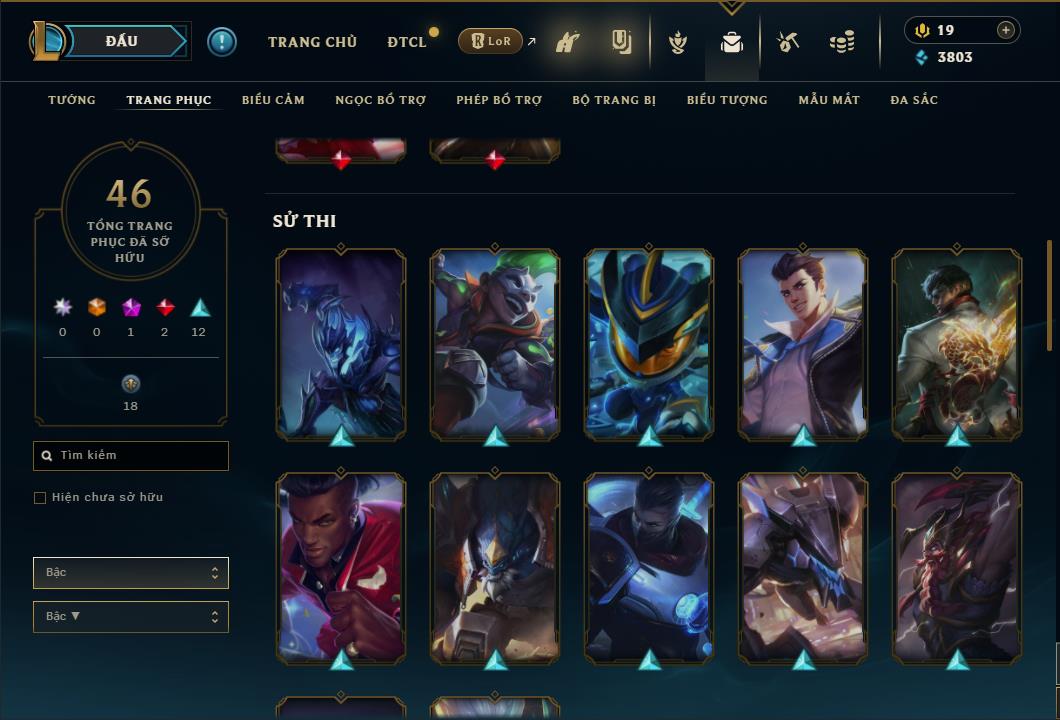Show the BIỂU TƯỢNG tab
Image resolution: width=1060 pixels, height=720 pixels.
727,100
